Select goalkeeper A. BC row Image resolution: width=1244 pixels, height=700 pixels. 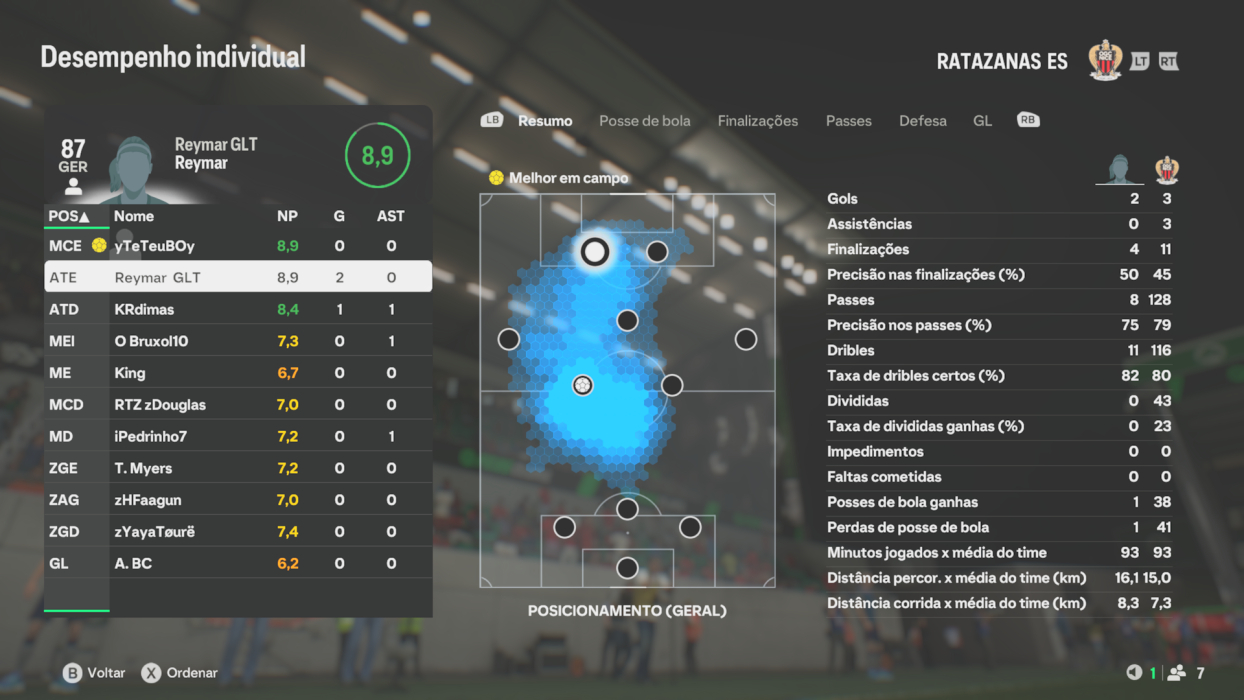click(238, 564)
